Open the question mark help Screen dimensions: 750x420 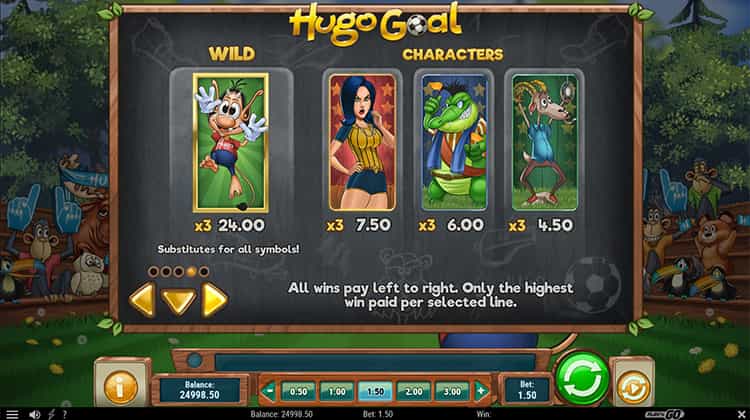pos(65,413)
